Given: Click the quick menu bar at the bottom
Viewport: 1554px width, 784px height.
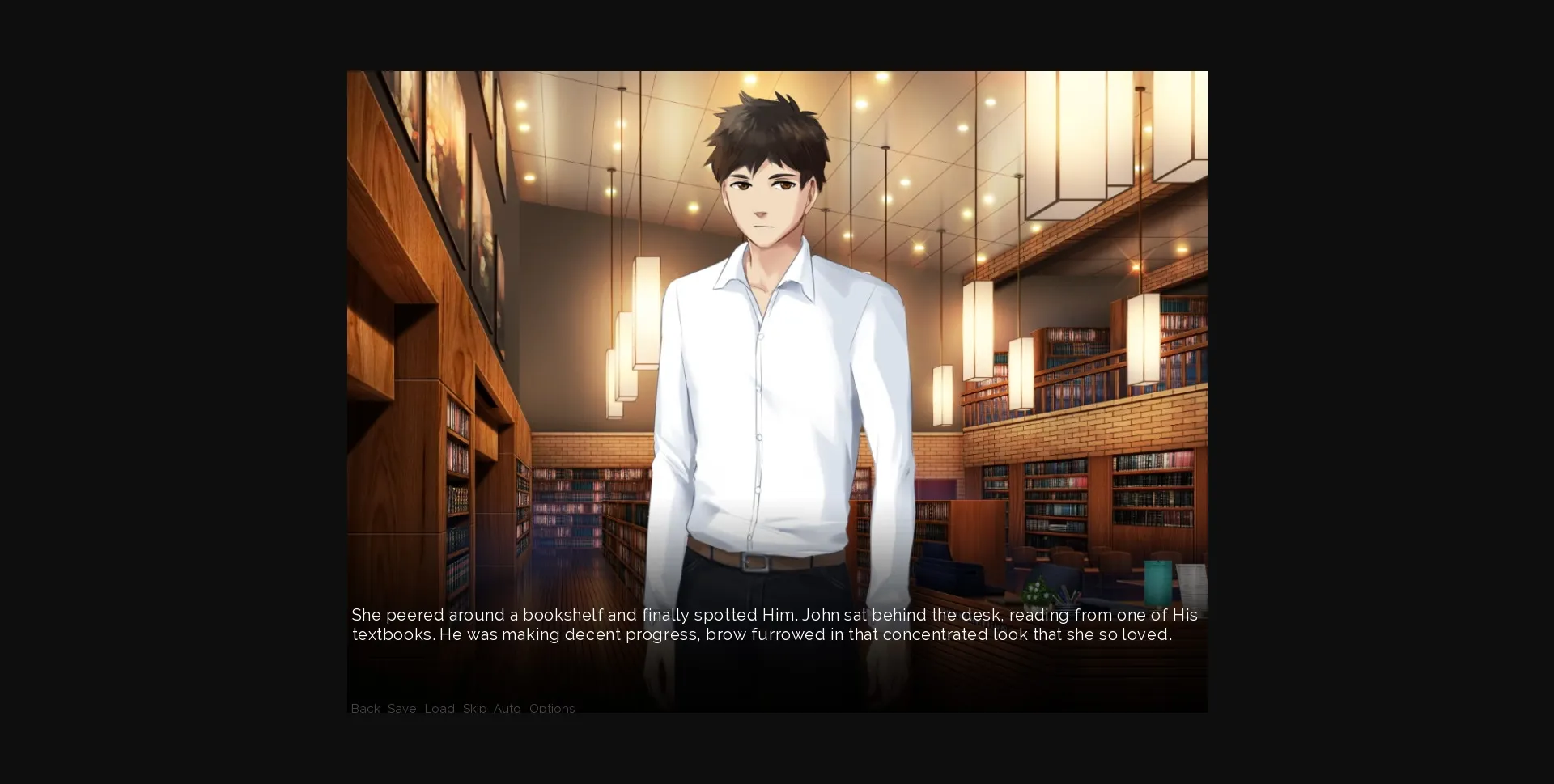Looking at the screenshot, I should coord(461,709).
